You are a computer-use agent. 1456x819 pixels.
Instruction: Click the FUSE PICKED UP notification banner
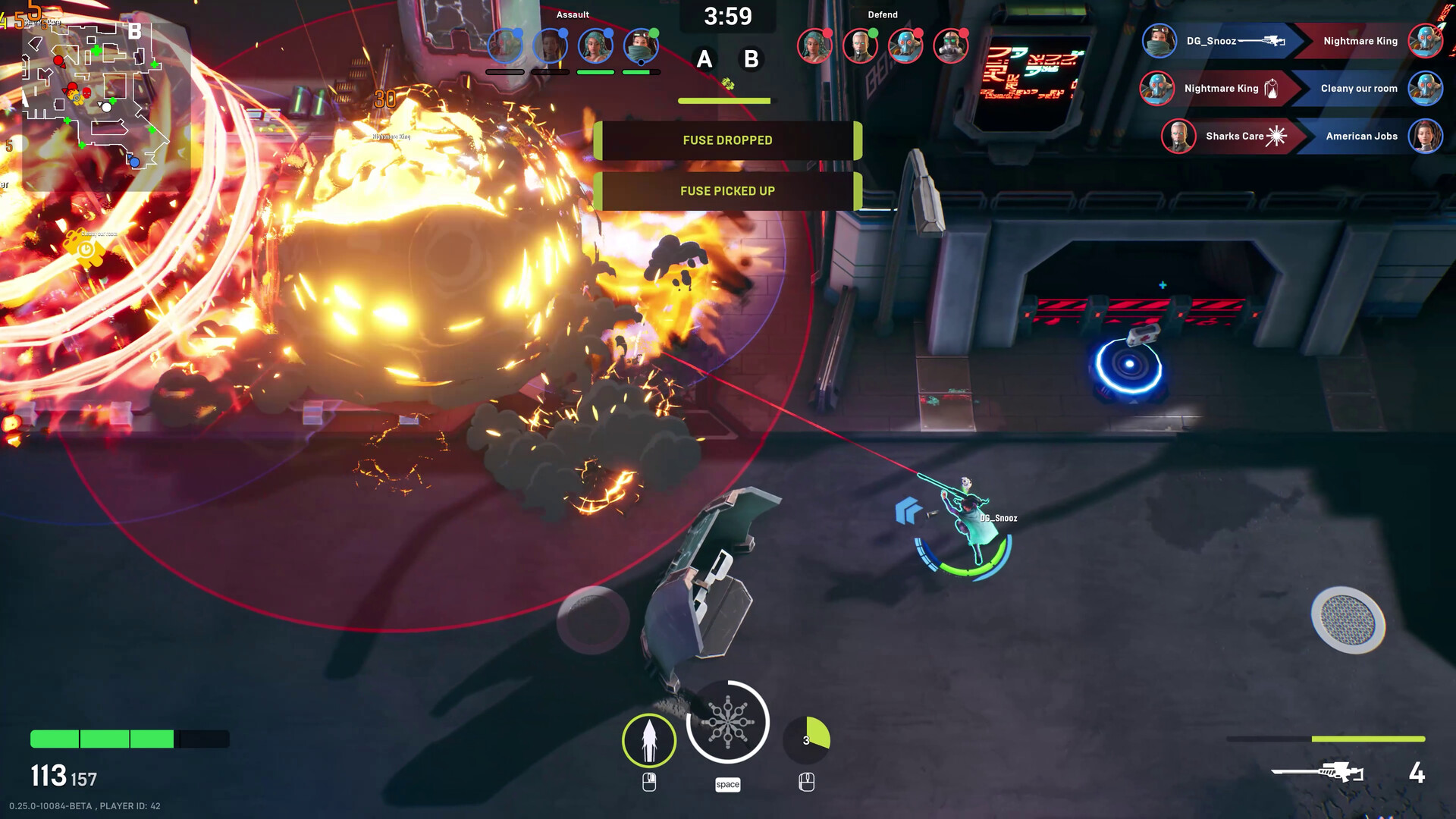[726, 190]
